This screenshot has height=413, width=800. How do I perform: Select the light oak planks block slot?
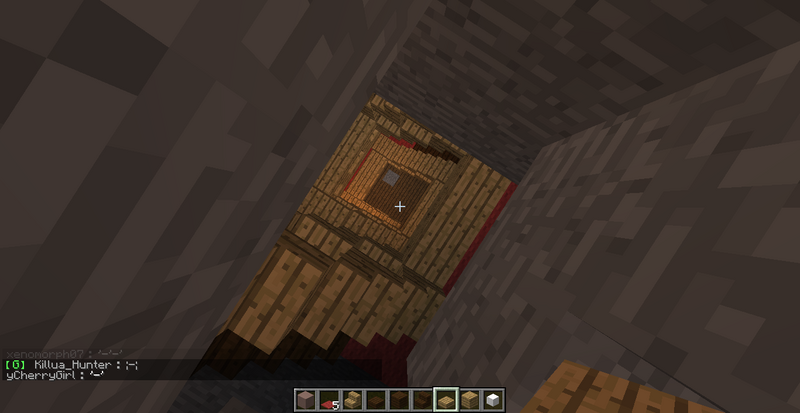(469, 399)
